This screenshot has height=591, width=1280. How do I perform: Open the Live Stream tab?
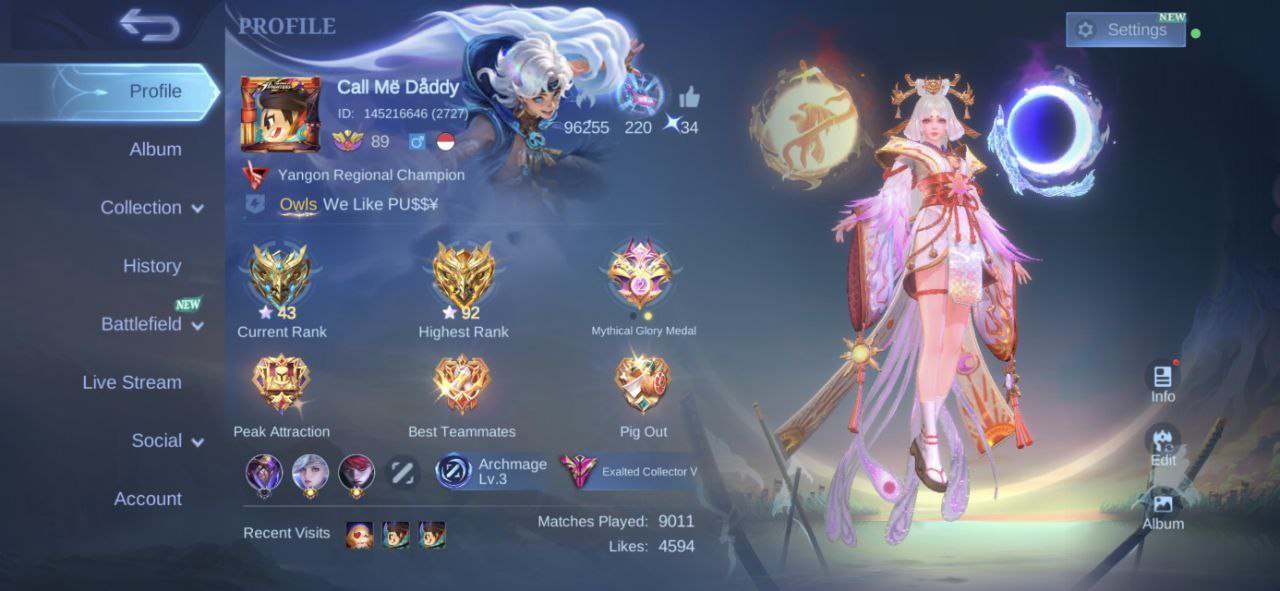click(x=132, y=382)
